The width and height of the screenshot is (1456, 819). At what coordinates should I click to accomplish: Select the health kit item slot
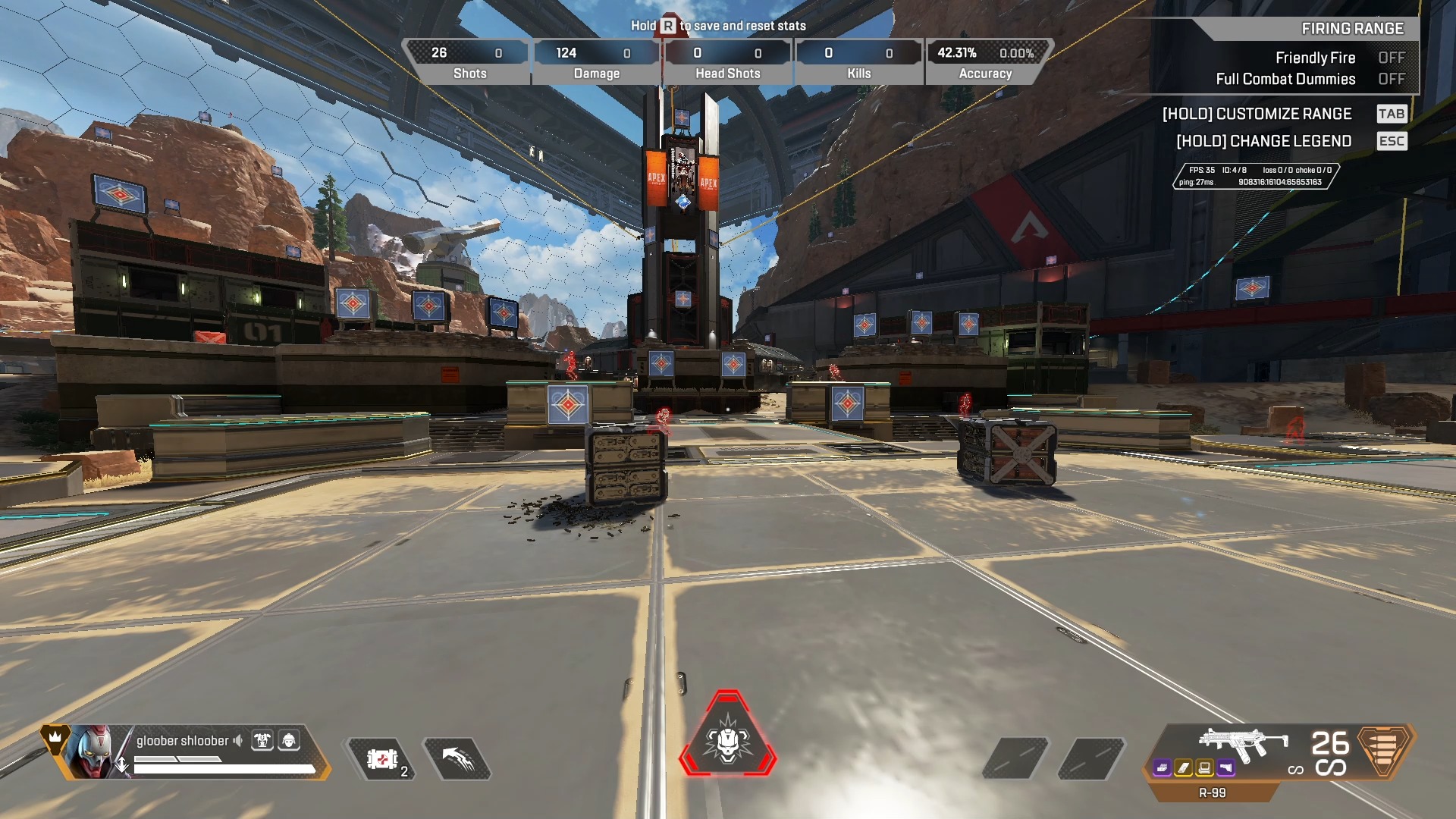point(382,758)
